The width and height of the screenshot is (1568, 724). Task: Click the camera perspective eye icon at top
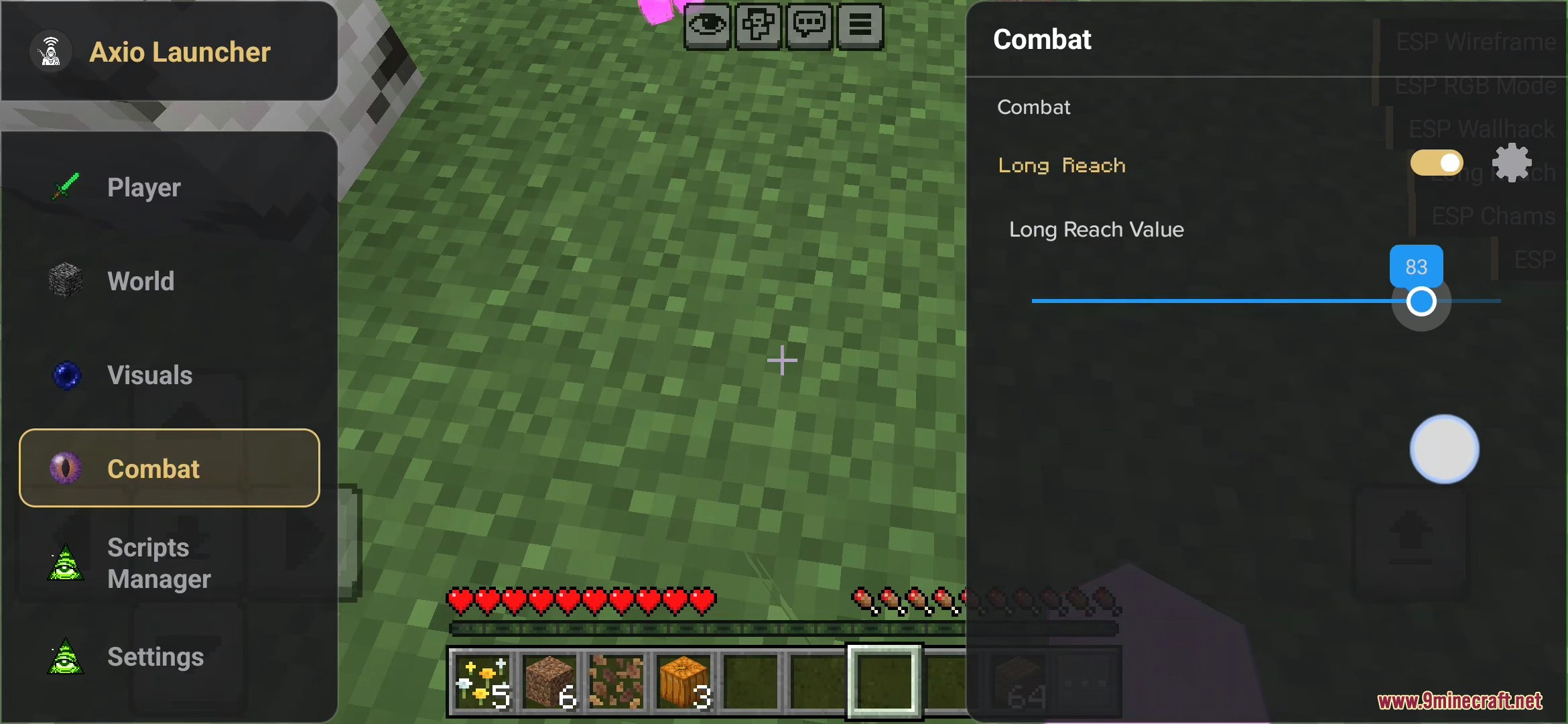pos(708,25)
